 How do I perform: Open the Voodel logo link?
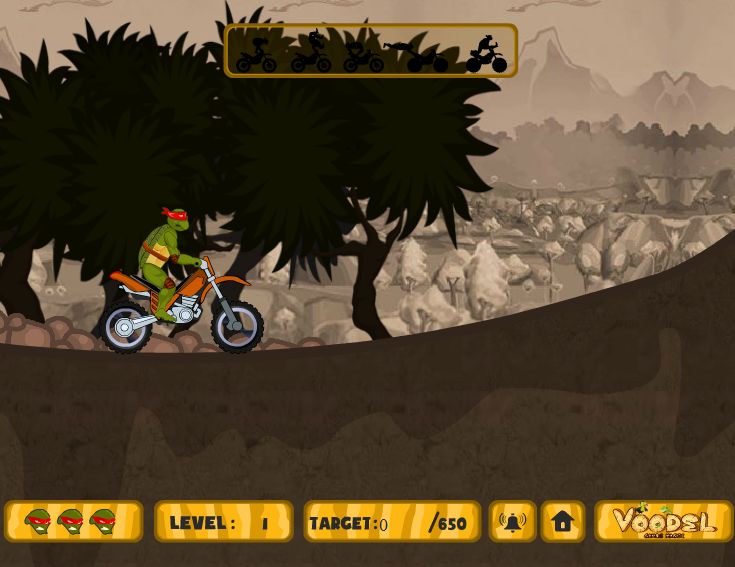pos(664,522)
